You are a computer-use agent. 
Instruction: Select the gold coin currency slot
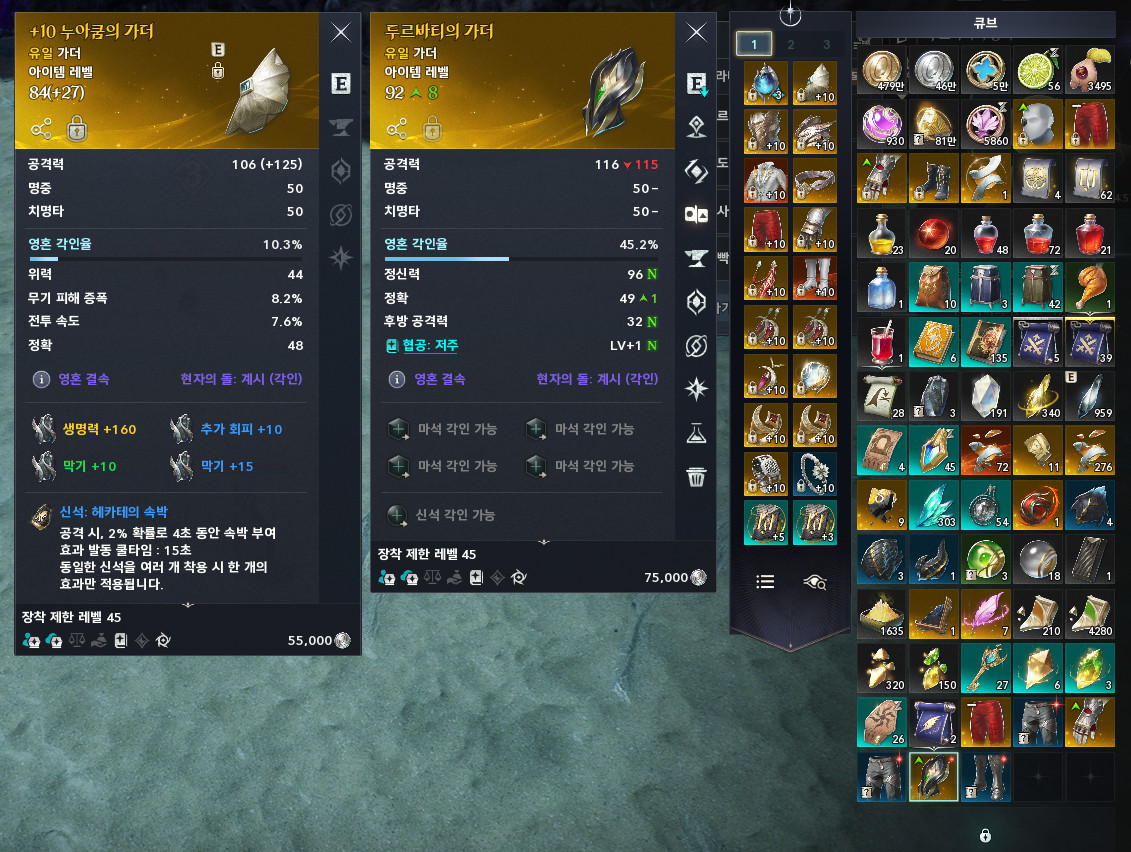pos(883,71)
